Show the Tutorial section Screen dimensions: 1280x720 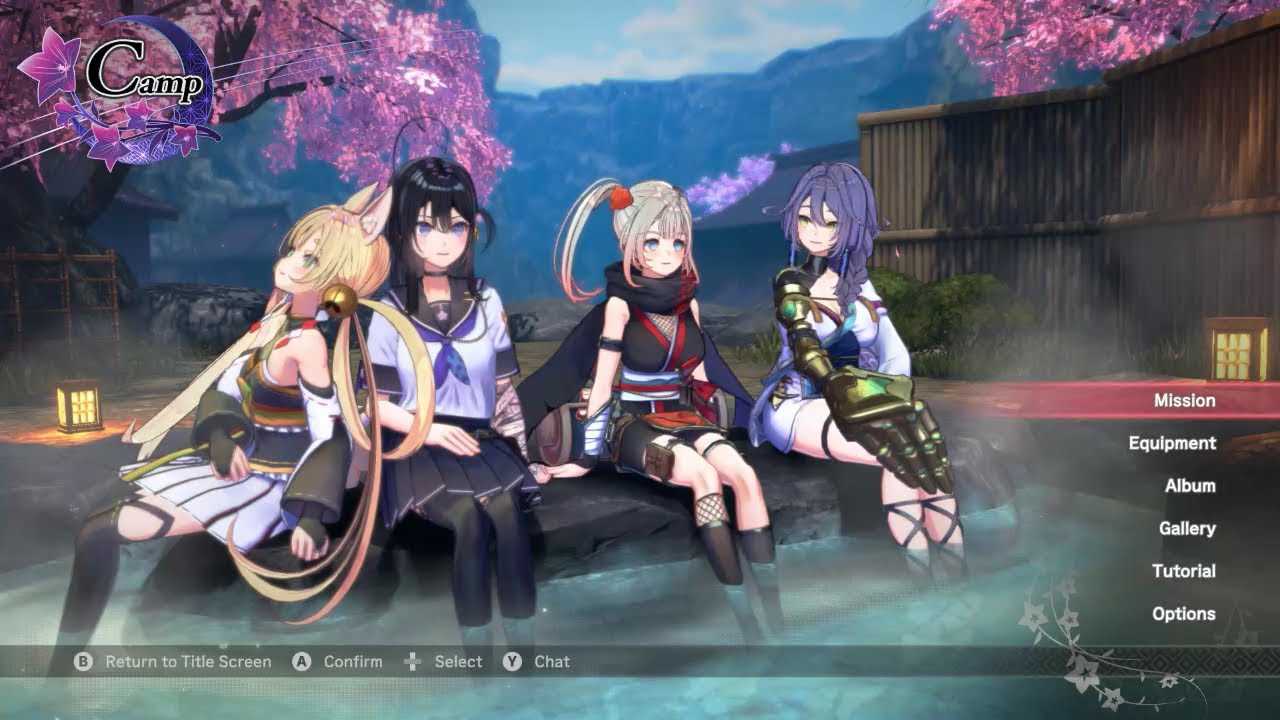(x=1183, y=571)
